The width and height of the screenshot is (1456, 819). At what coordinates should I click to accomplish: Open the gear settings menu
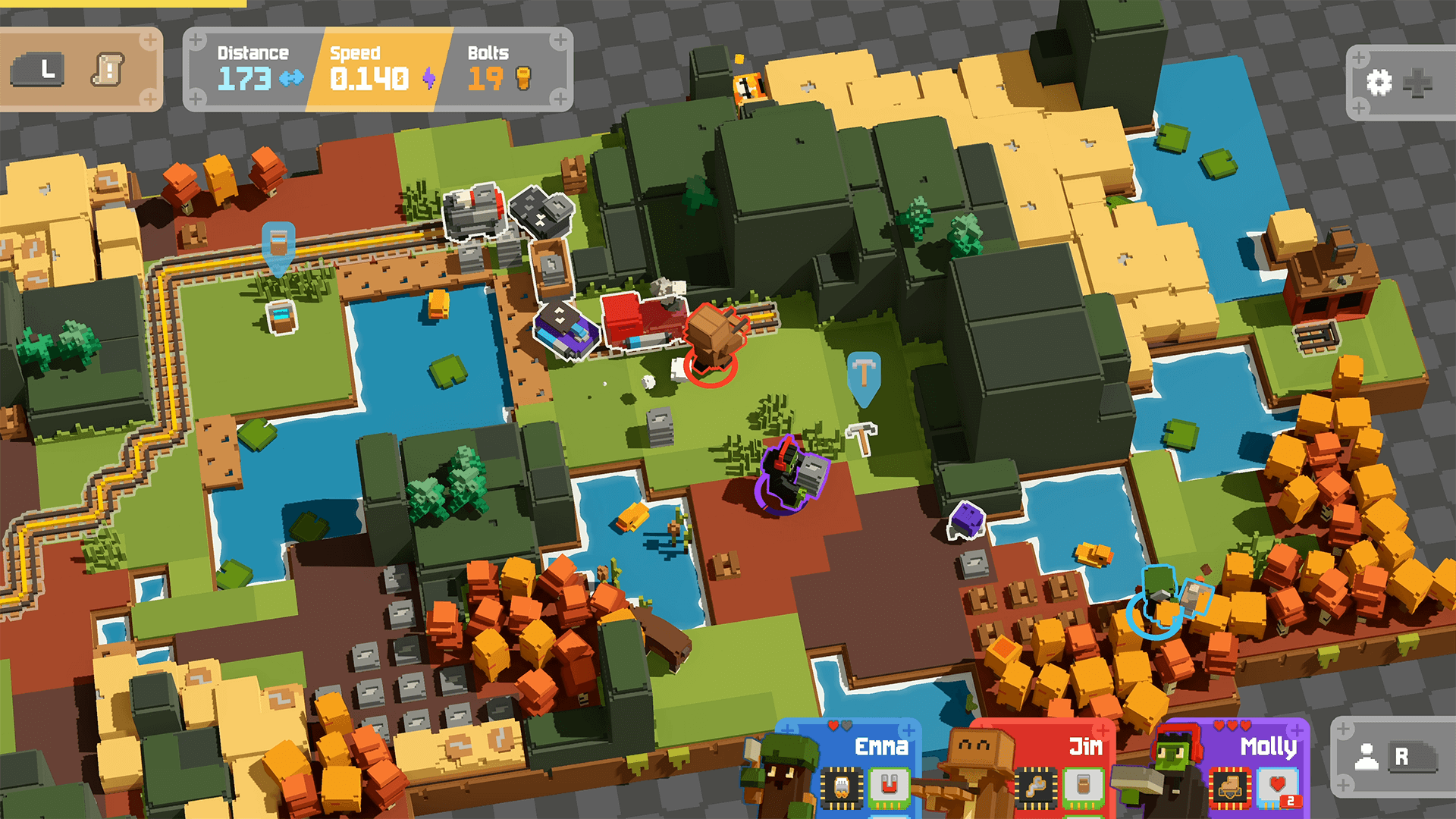pyautogui.click(x=1379, y=82)
